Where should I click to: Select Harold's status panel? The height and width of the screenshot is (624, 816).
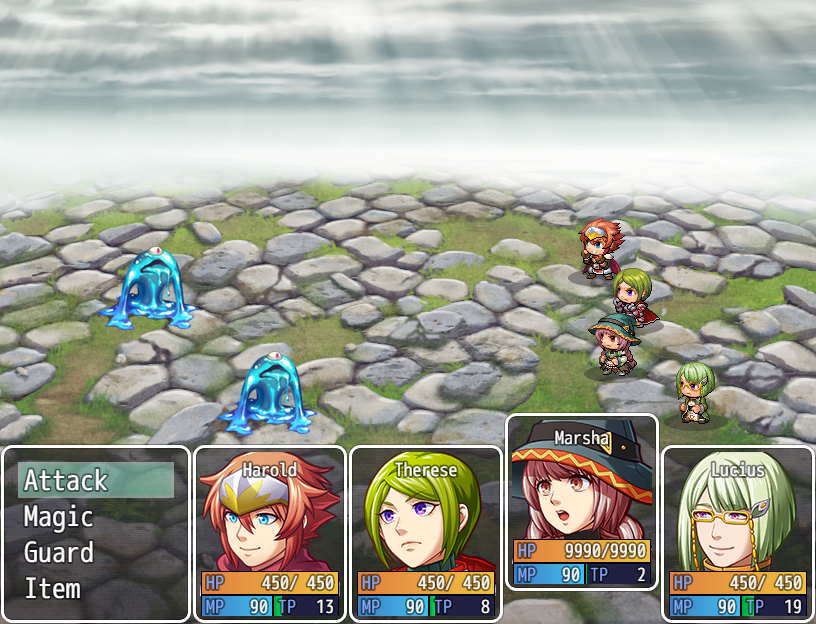coord(270,533)
